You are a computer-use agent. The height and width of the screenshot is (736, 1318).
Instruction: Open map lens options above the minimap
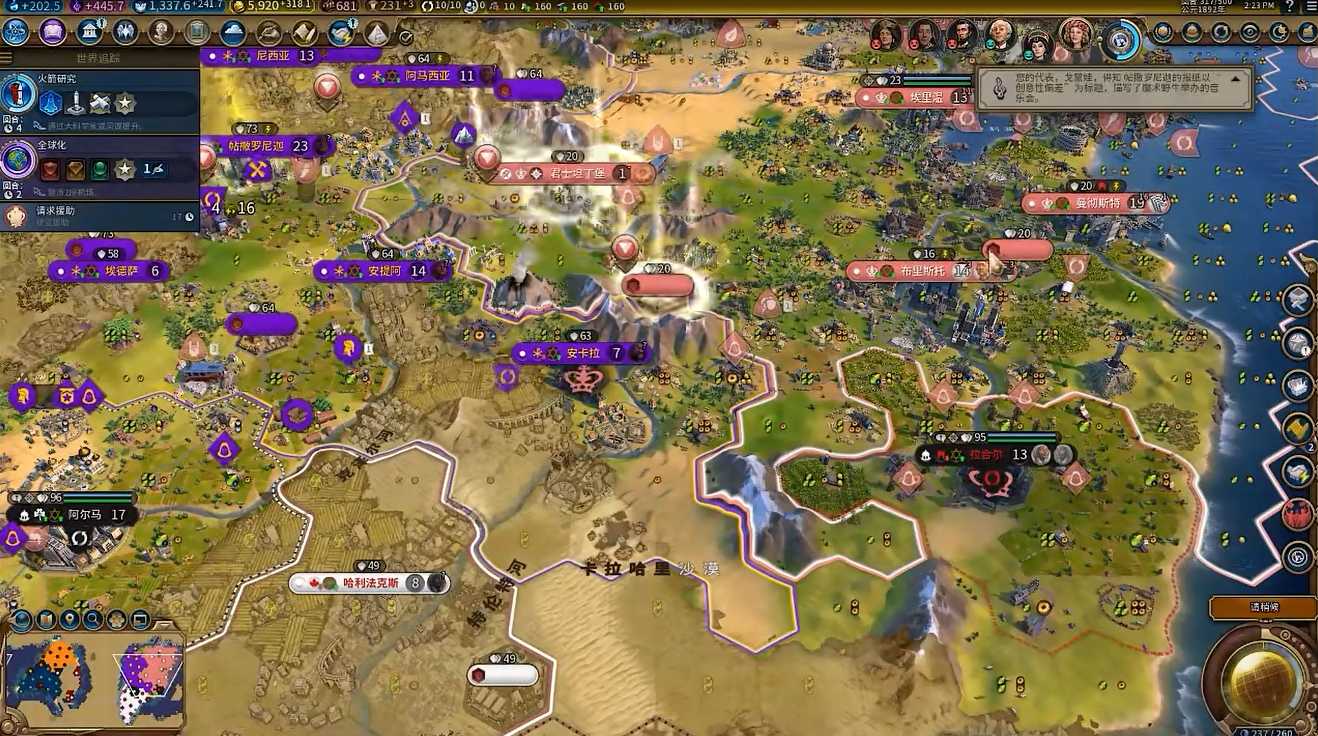[21, 620]
